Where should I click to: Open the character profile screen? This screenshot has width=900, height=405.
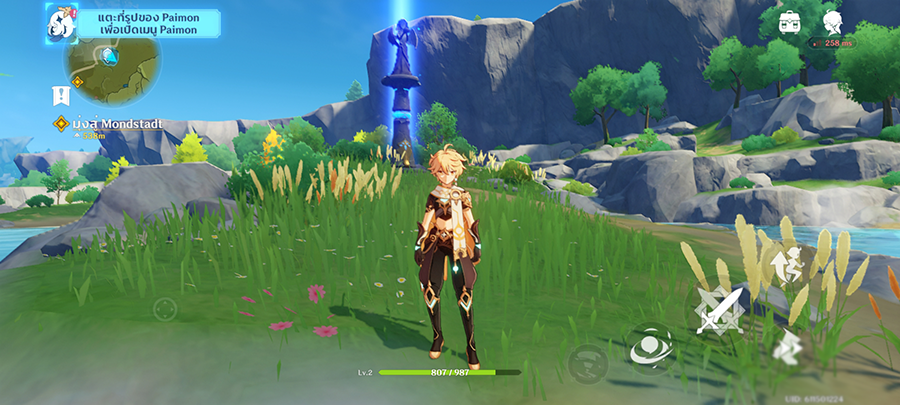click(x=832, y=22)
